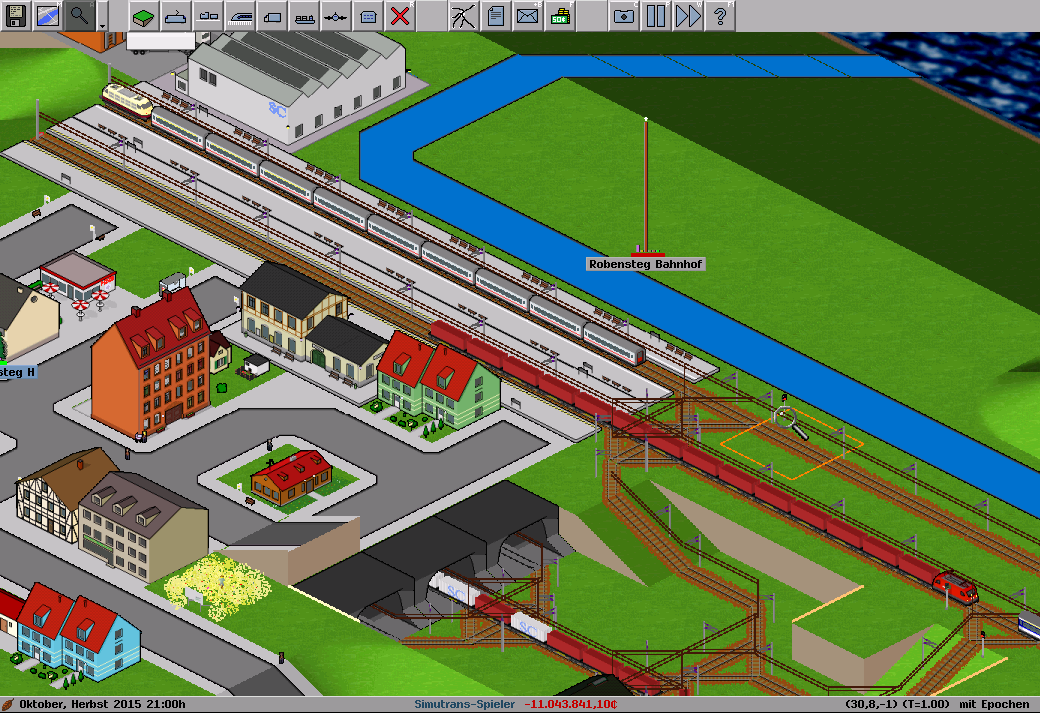Image resolution: width=1040 pixels, height=713 pixels.
Task: Open the road vehicle build tools
Action: [x=272, y=15]
